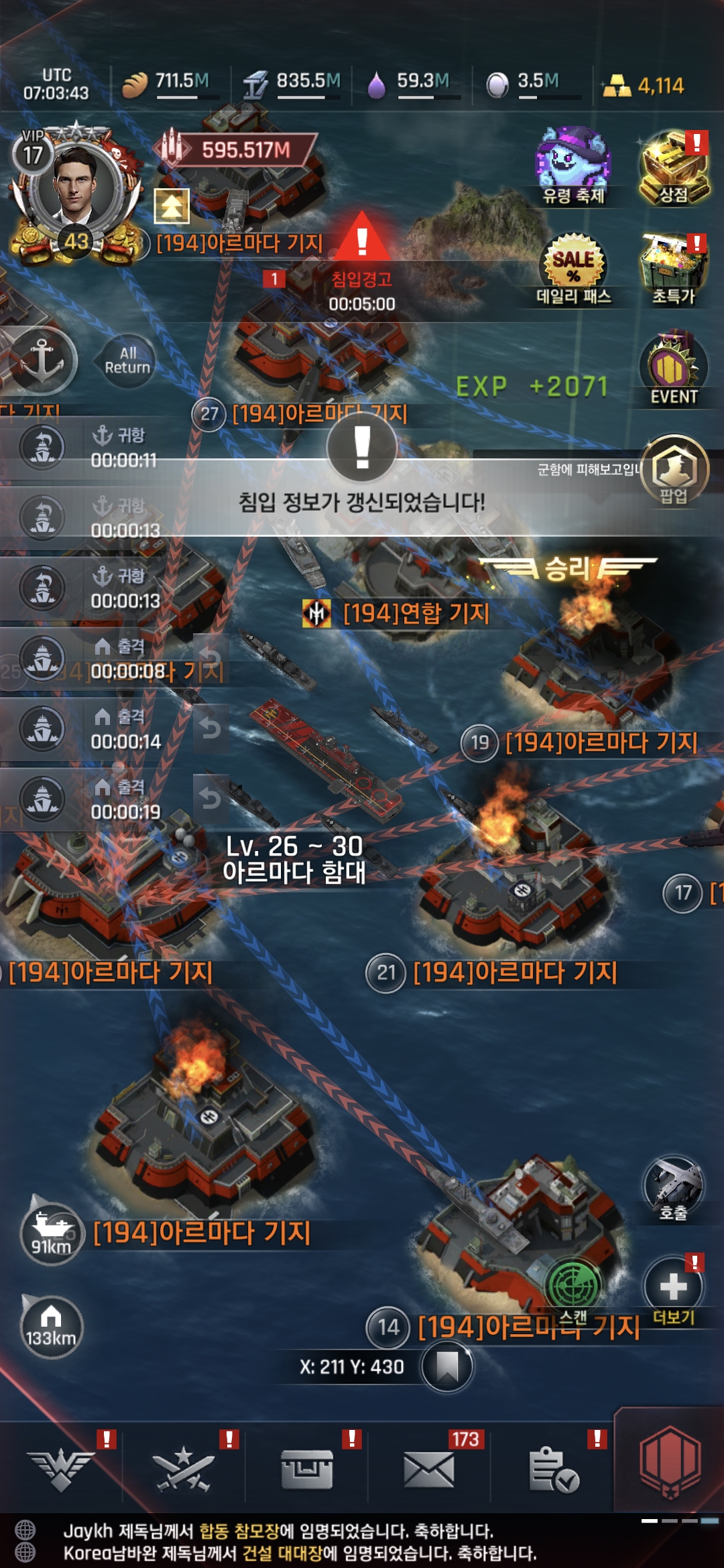724x1568 pixels.
Task: Open the 유령 축제 ghost festival event
Action: 573,165
